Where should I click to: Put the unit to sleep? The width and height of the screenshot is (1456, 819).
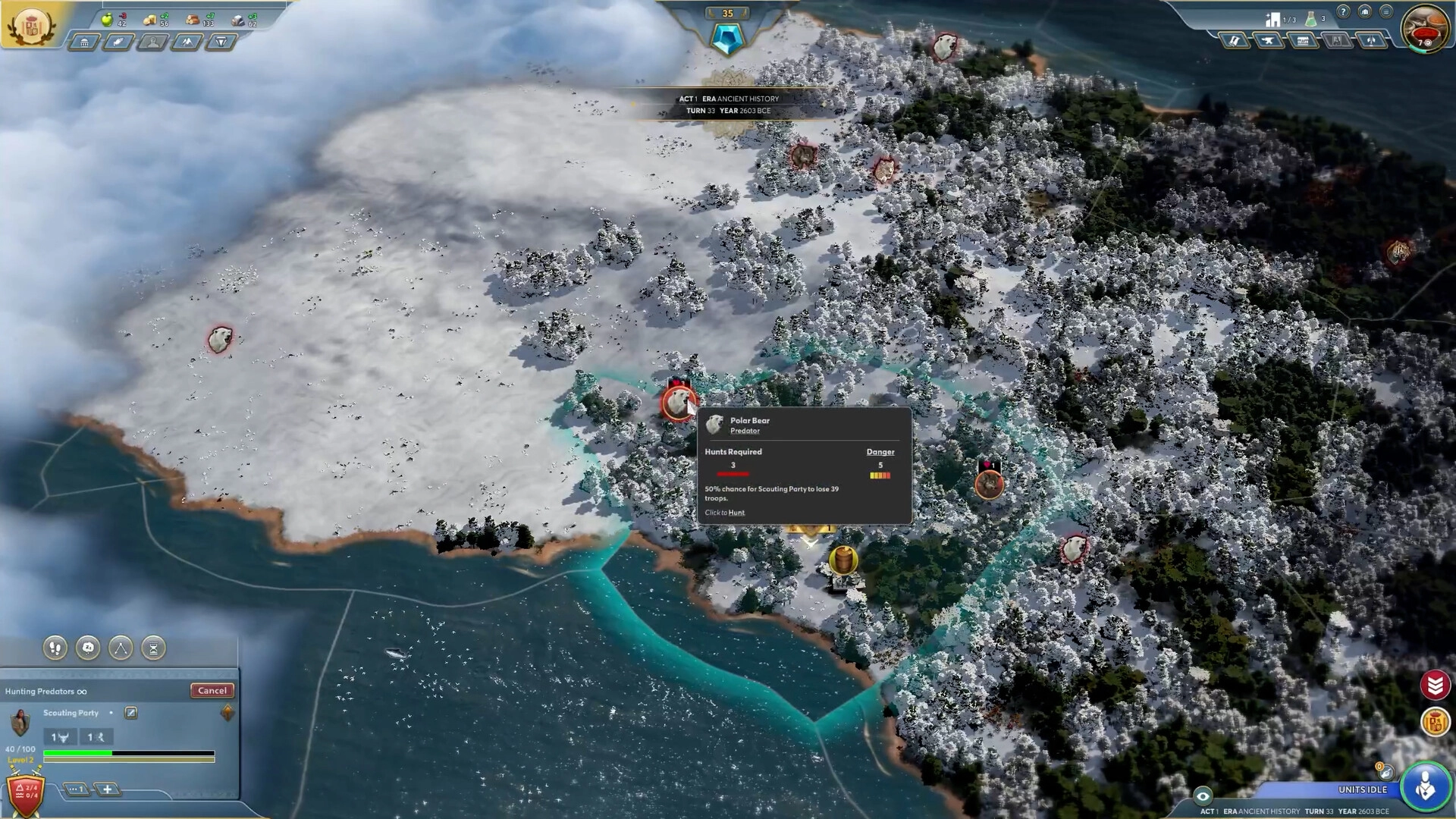point(88,648)
